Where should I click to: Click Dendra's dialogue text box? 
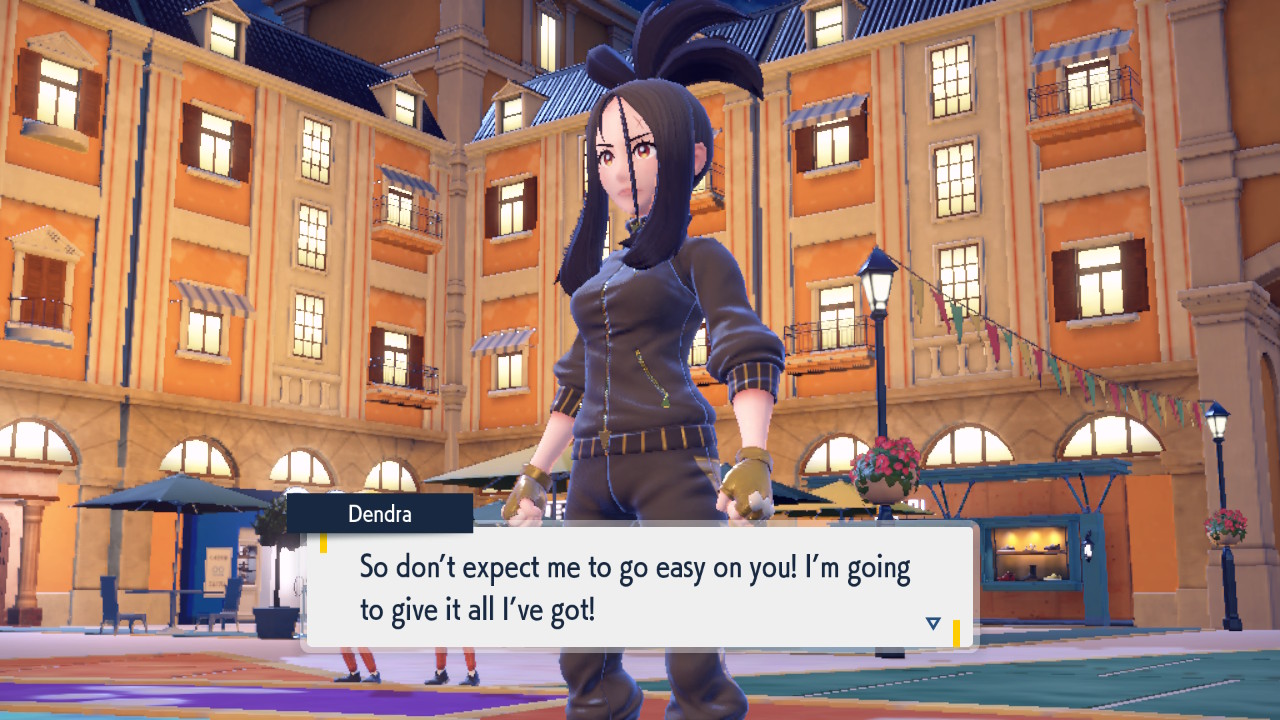coord(638,587)
